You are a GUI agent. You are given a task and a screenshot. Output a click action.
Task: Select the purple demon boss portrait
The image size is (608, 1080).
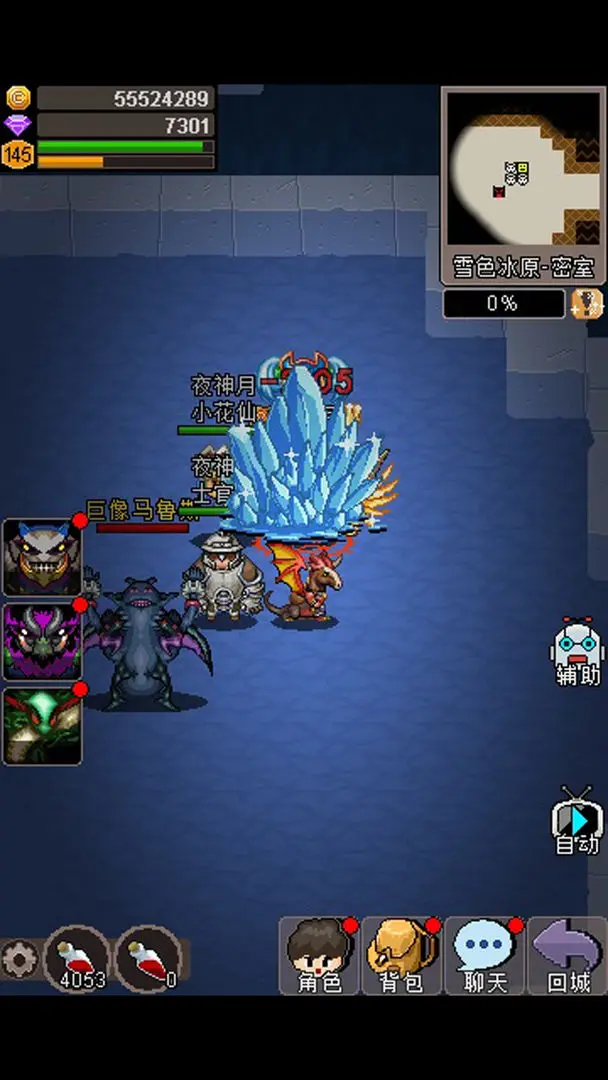42,641
